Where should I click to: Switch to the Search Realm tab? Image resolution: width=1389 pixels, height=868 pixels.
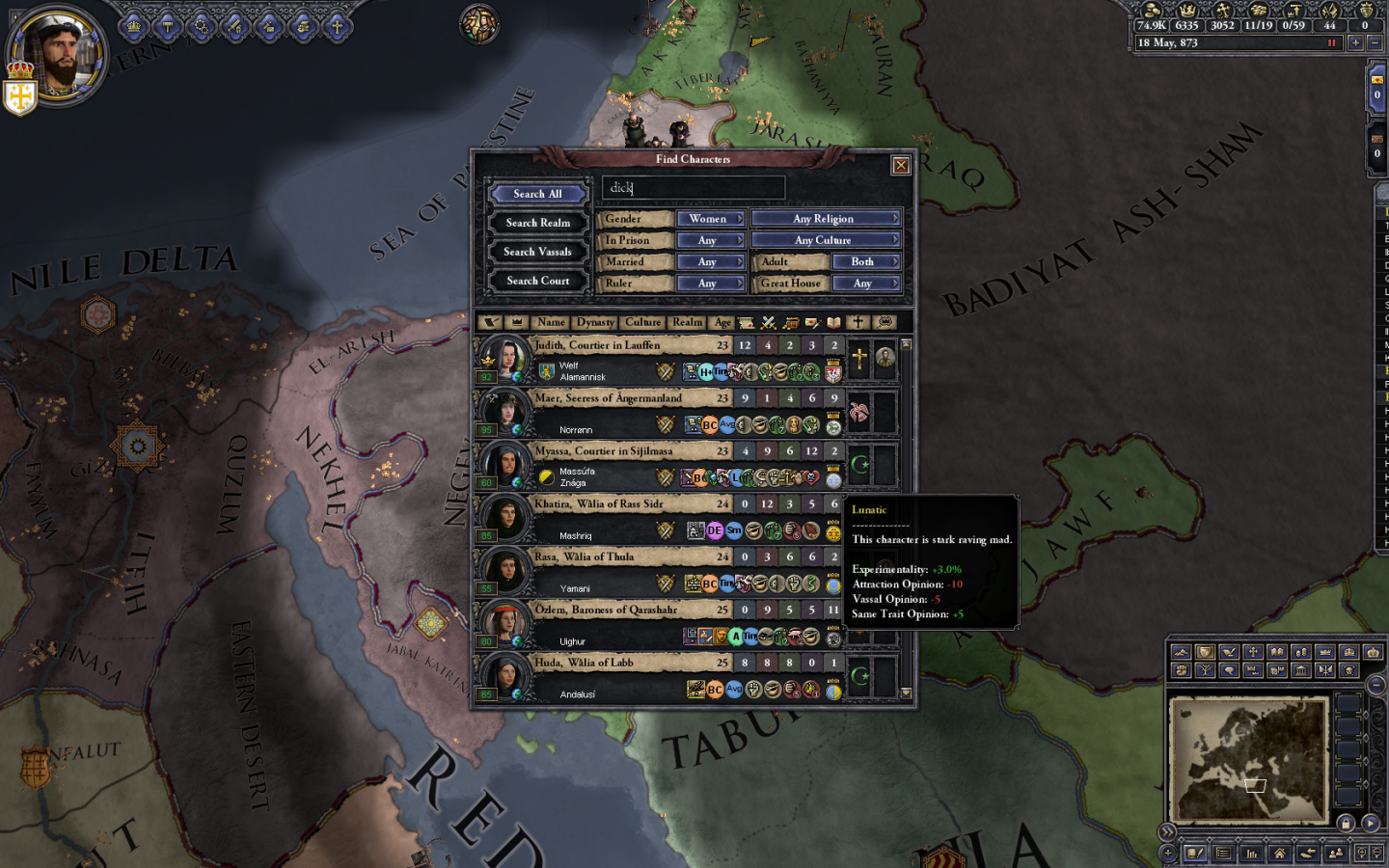coord(537,222)
